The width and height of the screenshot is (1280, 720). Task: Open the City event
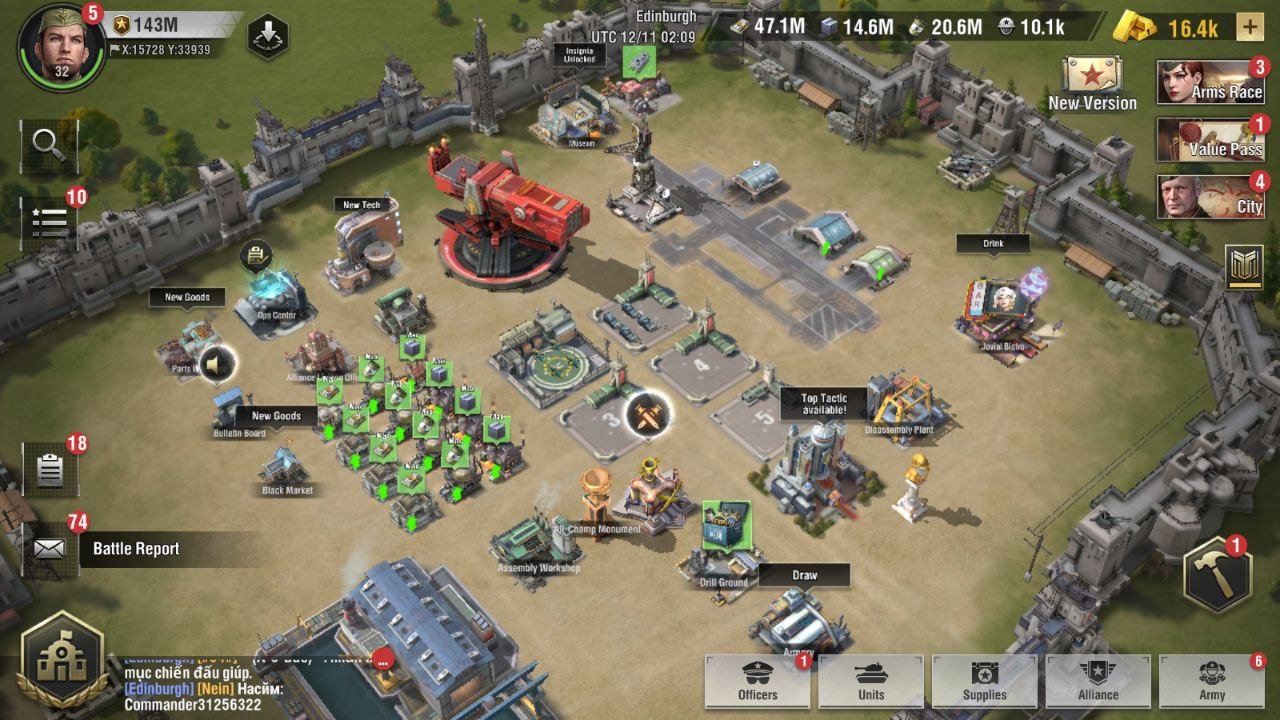pyautogui.click(x=1212, y=197)
